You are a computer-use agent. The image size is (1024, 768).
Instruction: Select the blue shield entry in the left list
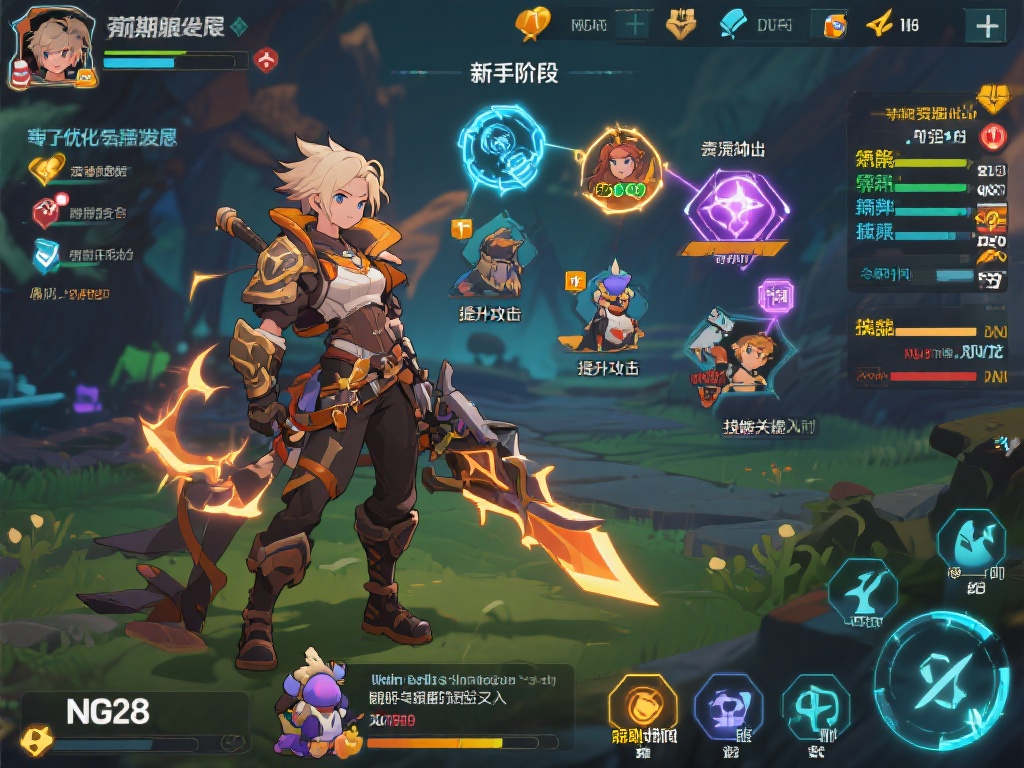point(47,255)
